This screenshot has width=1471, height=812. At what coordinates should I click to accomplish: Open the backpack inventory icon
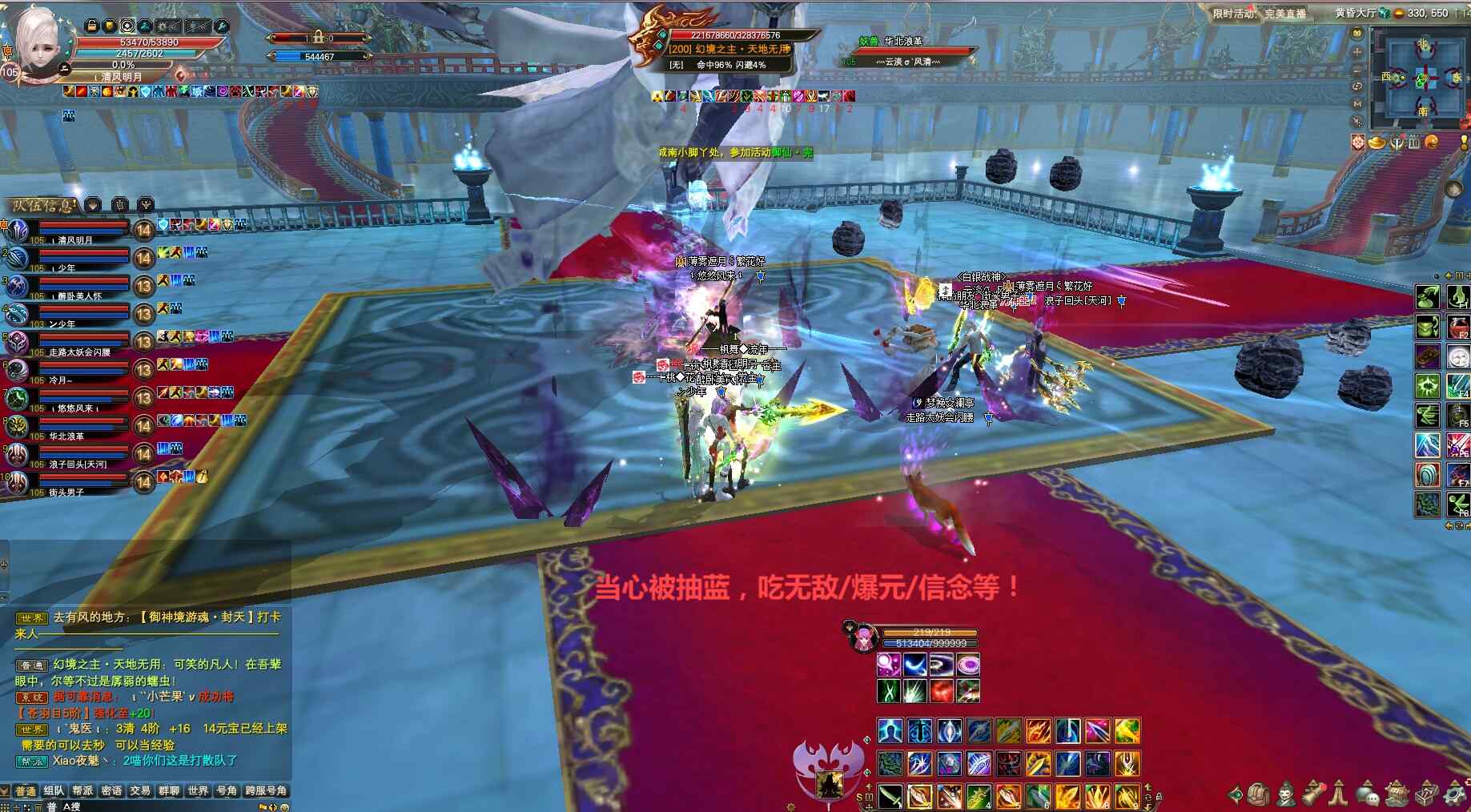pyautogui.click(x=1258, y=794)
